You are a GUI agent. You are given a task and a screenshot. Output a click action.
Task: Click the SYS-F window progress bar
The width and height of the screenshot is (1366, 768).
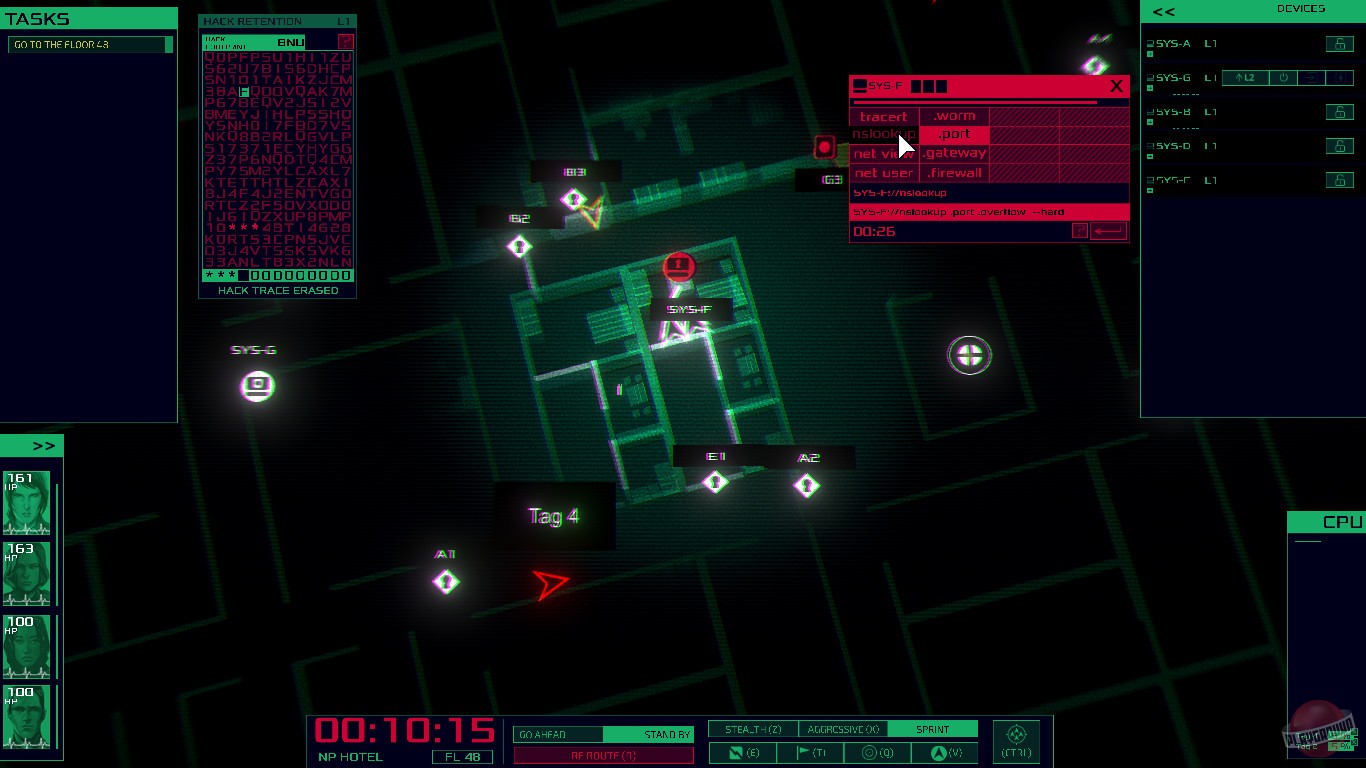click(x=988, y=99)
